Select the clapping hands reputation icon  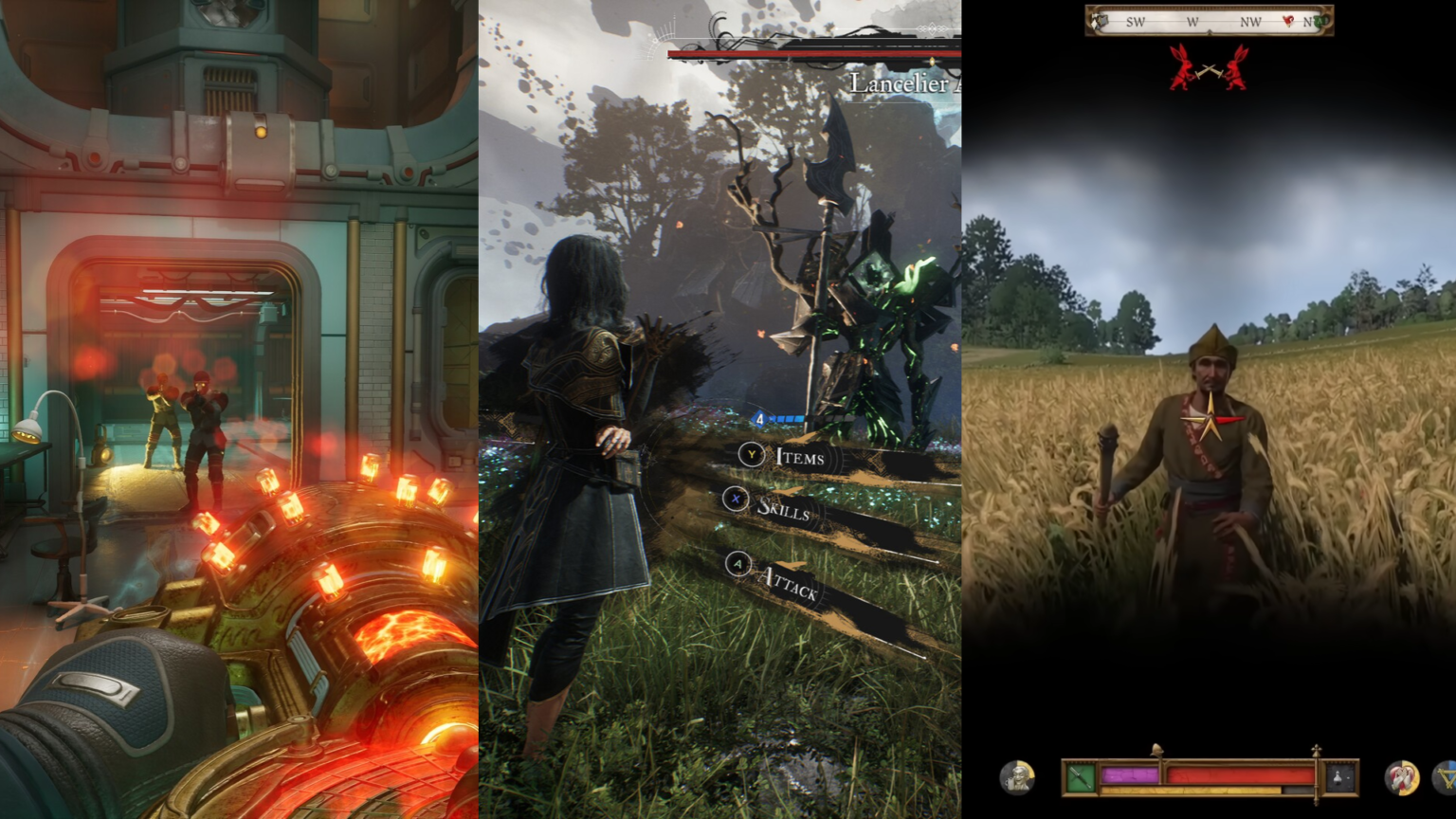click(1402, 778)
